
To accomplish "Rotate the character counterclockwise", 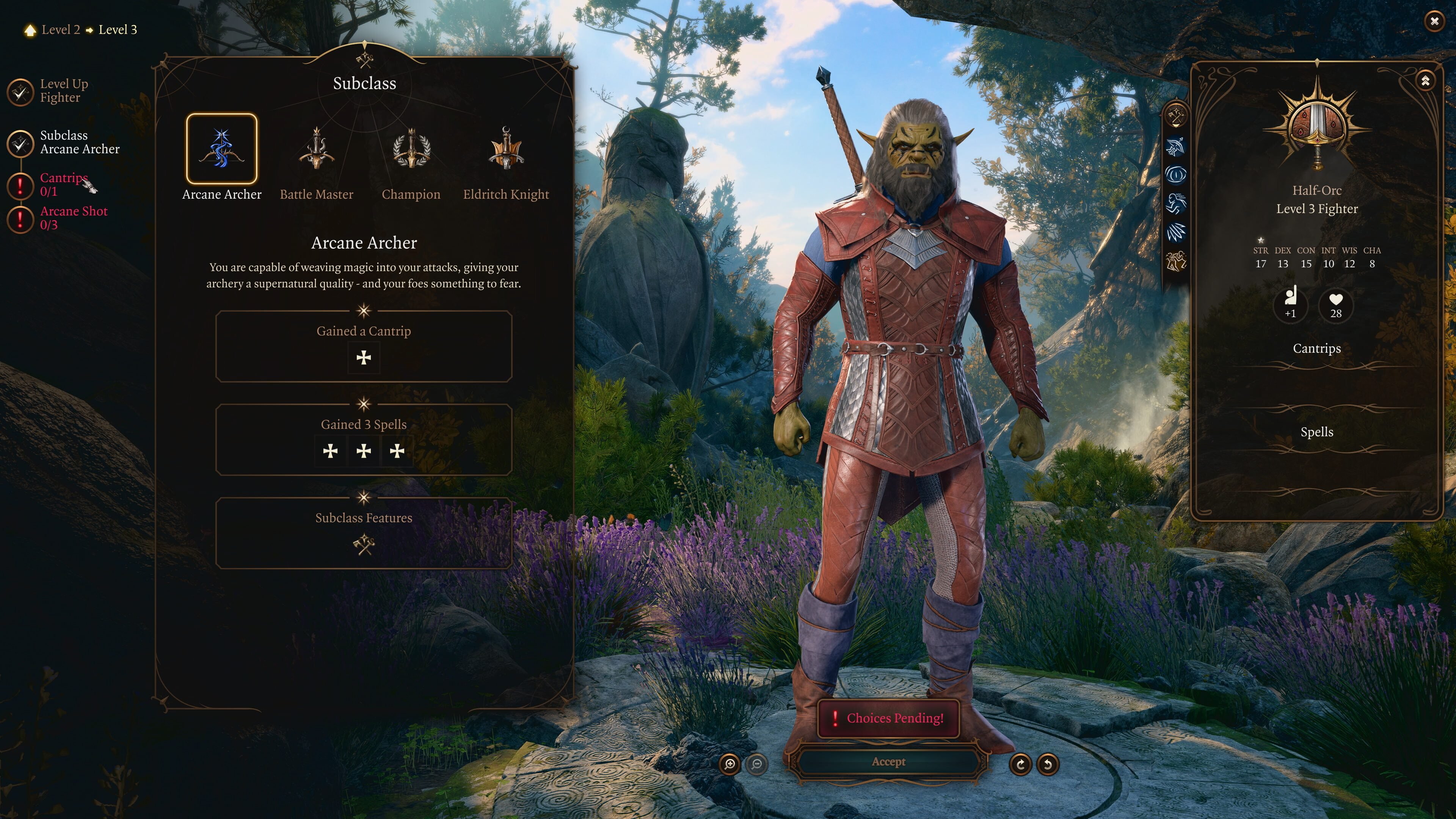I will pyautogui.click(x=1047, y=765).
